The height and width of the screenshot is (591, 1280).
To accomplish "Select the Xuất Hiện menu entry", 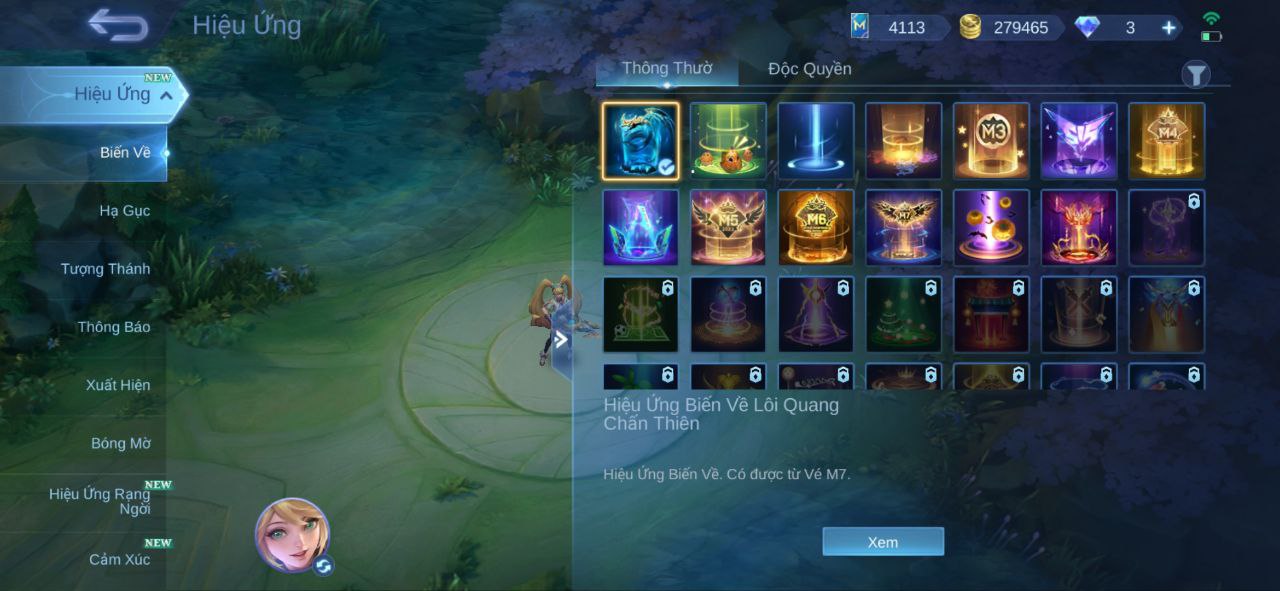I will coord(118,385).
